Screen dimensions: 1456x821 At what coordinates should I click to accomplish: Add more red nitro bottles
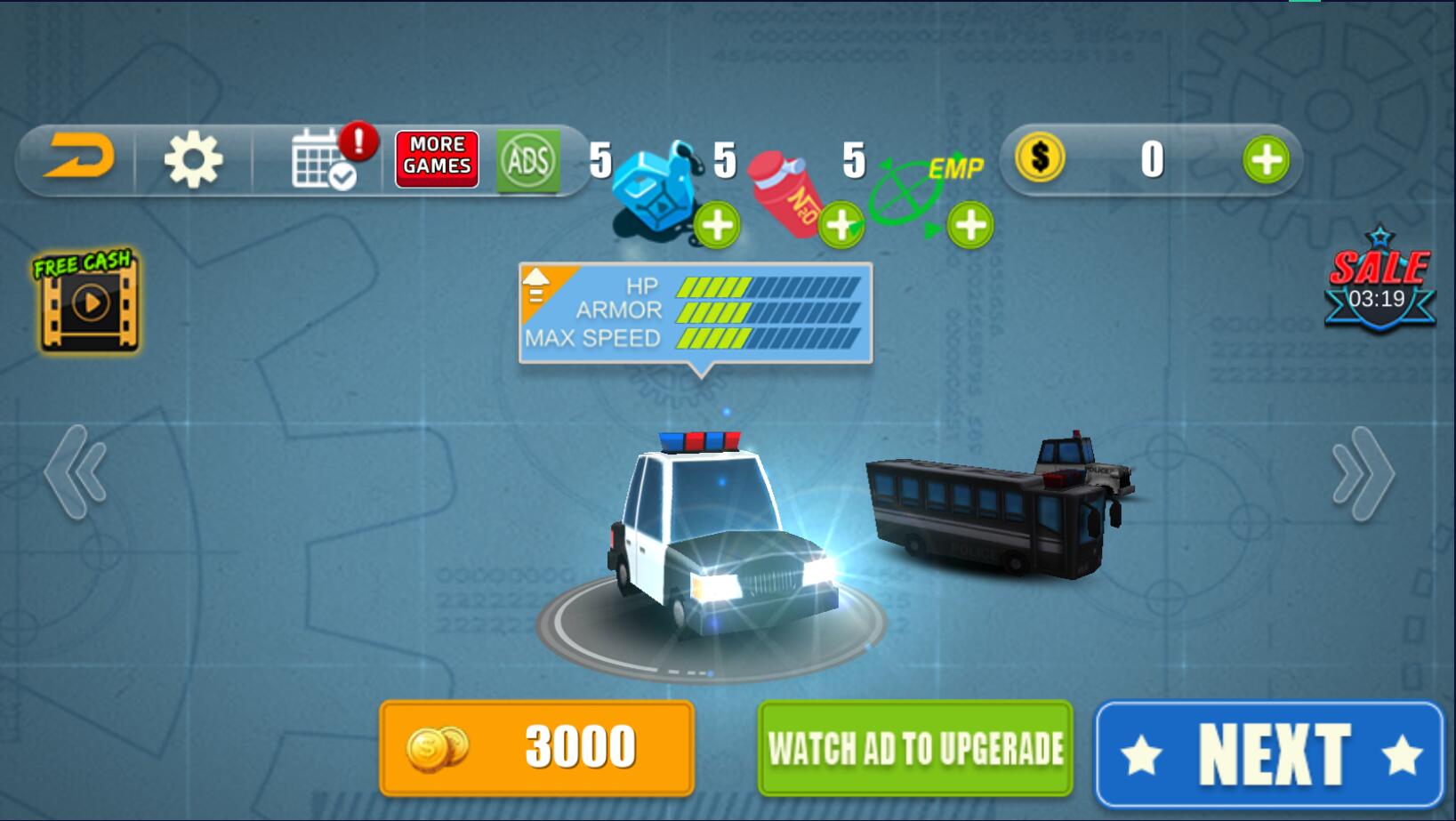[841, 225]
